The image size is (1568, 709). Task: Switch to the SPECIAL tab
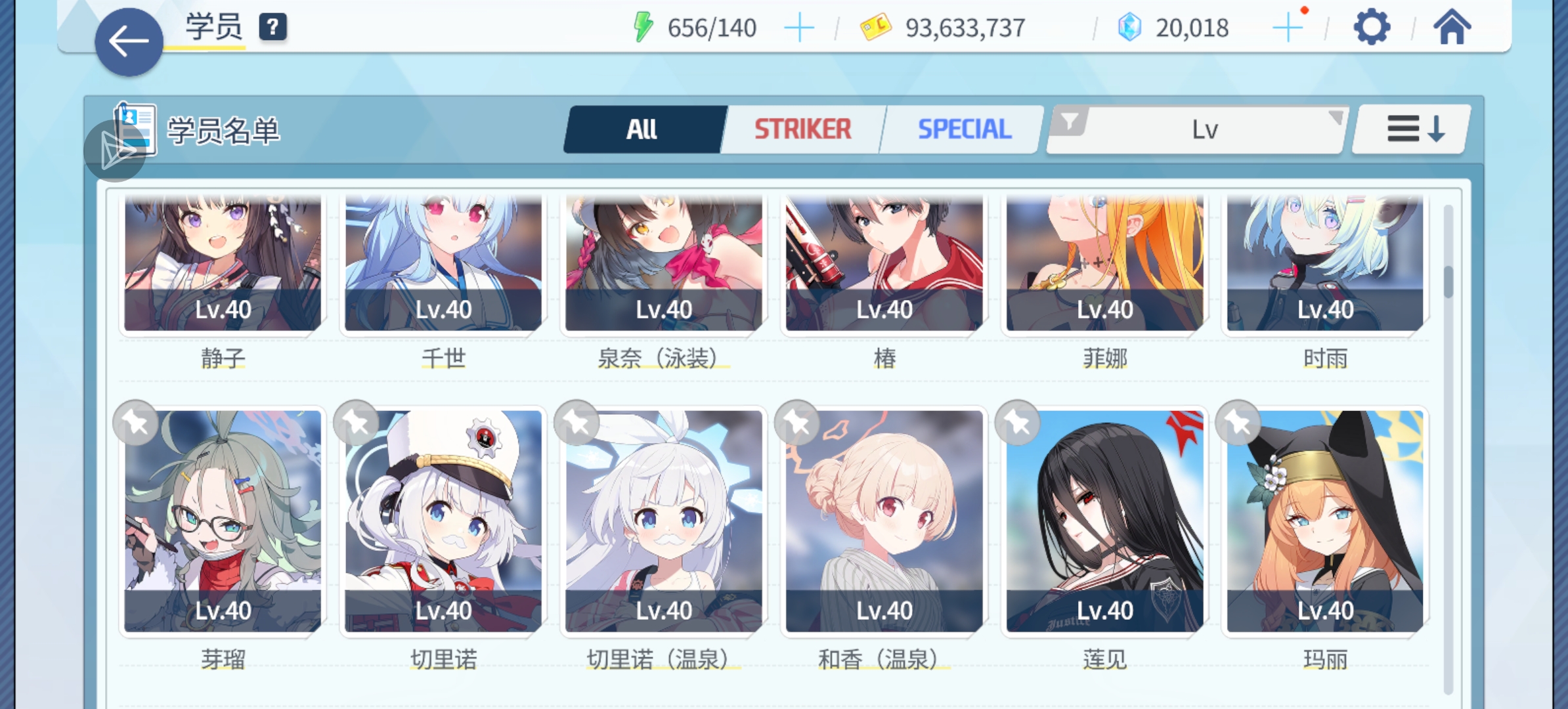964,127
